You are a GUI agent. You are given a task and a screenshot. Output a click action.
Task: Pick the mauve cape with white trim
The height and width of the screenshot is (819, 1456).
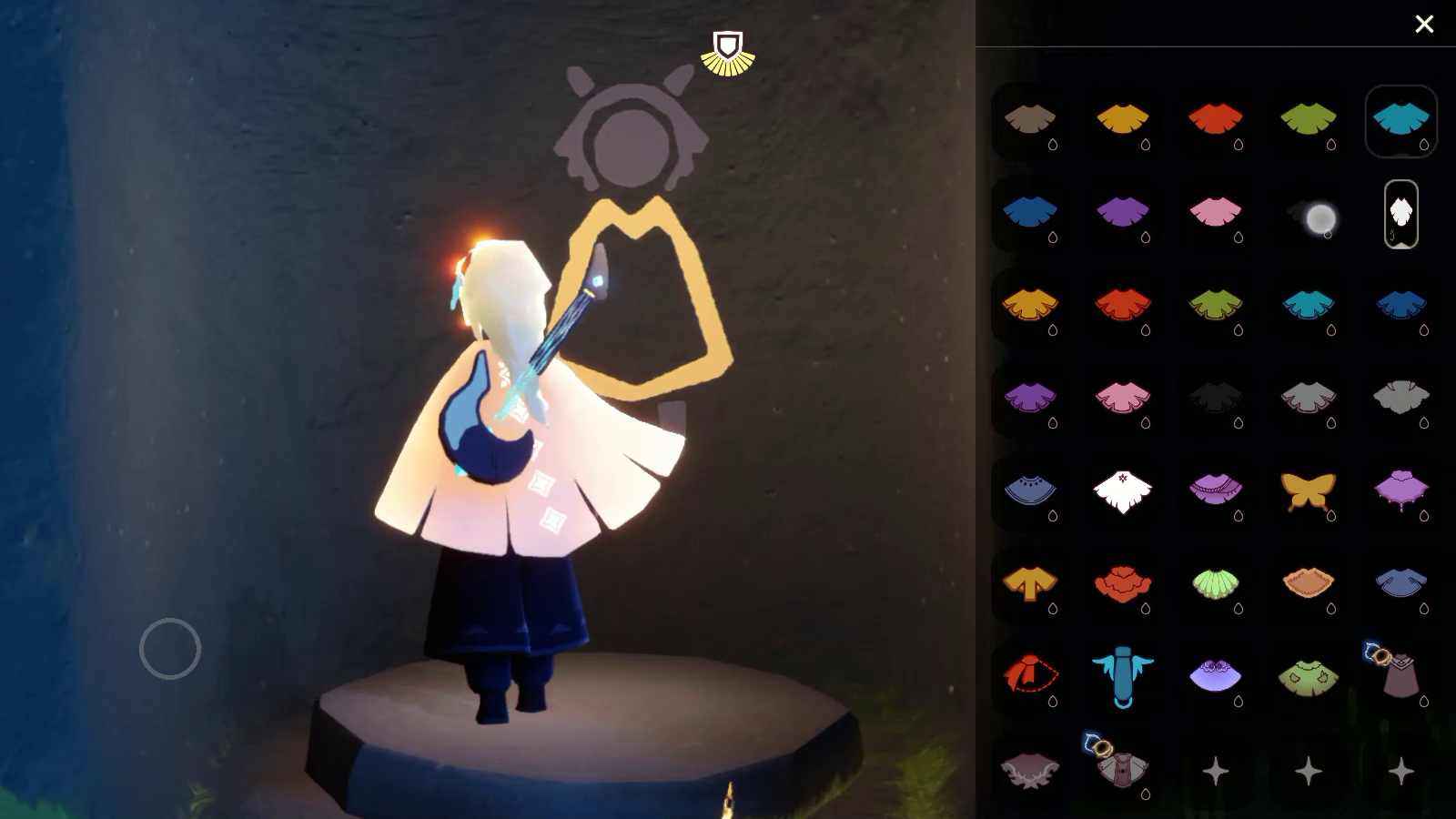tap(1029, 770)
